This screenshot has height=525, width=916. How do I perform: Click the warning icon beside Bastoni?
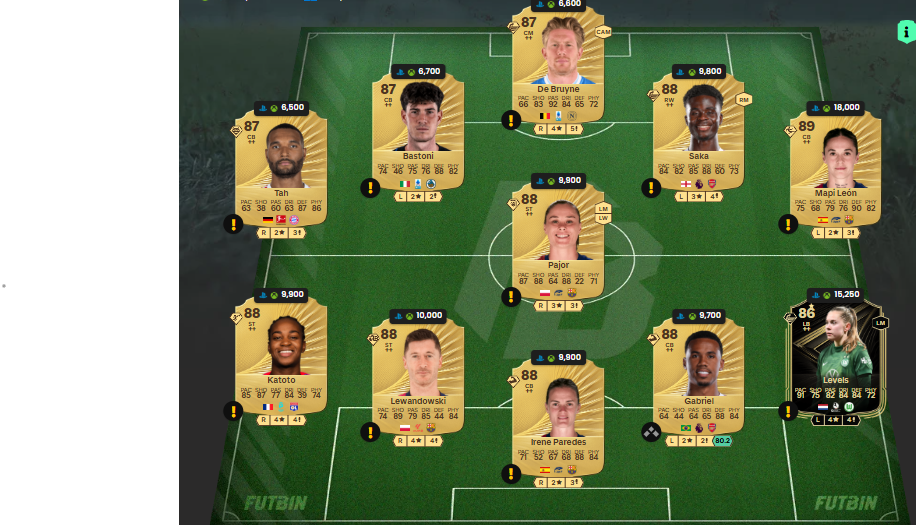click(370, 187)
